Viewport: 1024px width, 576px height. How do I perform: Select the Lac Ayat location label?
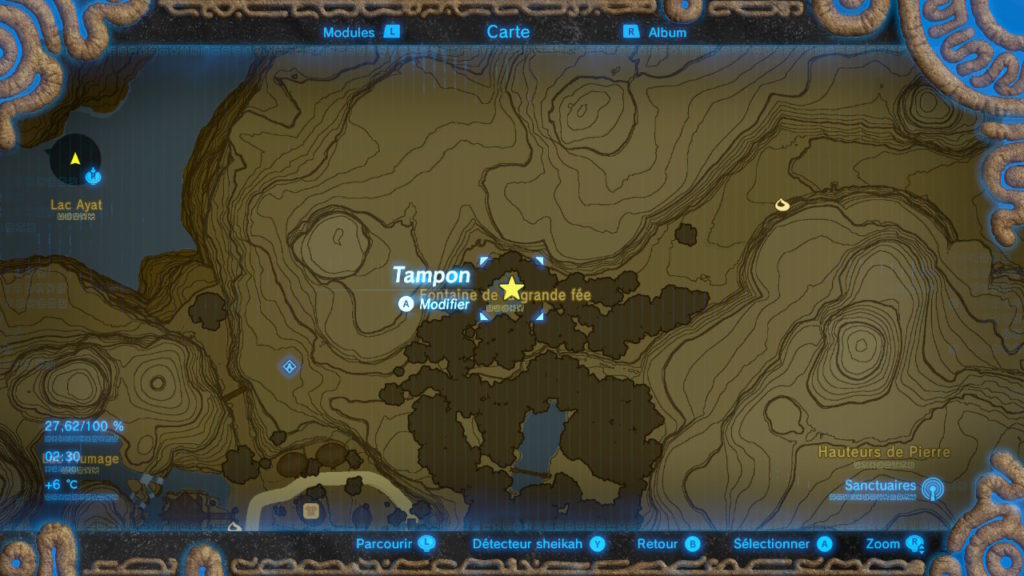76,205
